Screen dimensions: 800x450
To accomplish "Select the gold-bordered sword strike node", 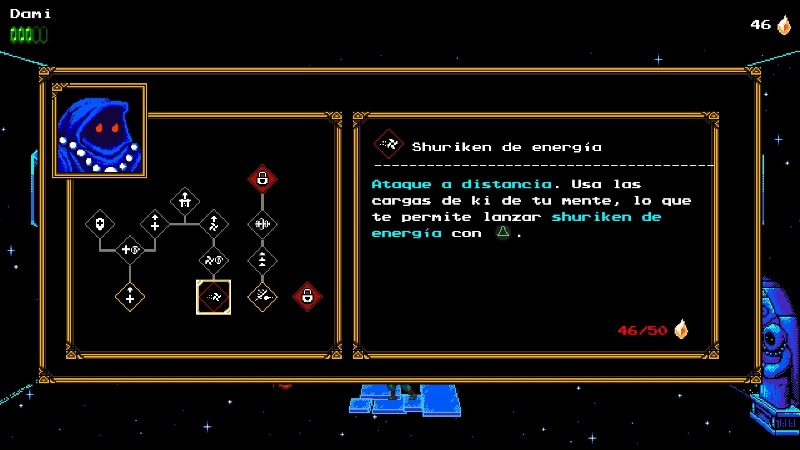I will (262, 296).
